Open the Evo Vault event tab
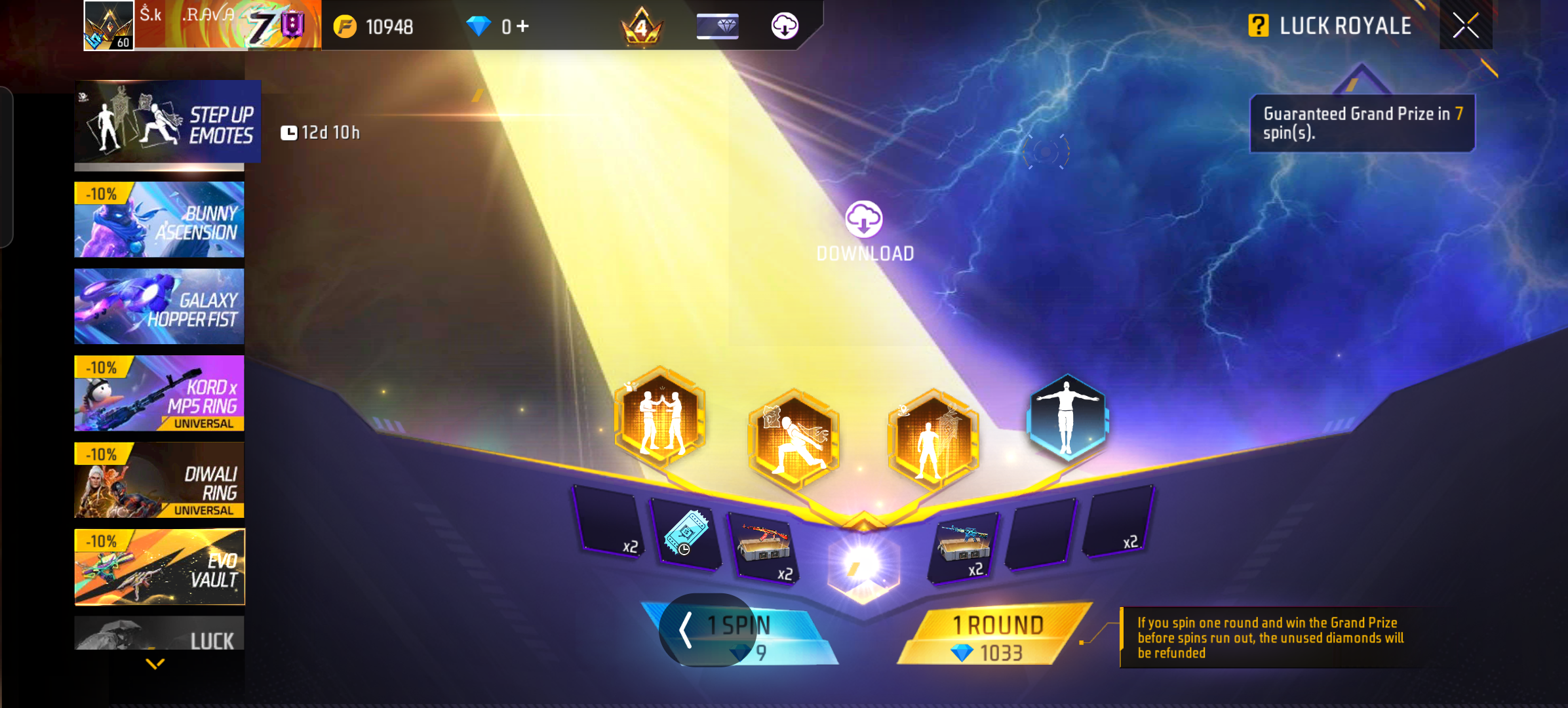This screenshot has height=708, width=1568. click(x=159, y=567)
